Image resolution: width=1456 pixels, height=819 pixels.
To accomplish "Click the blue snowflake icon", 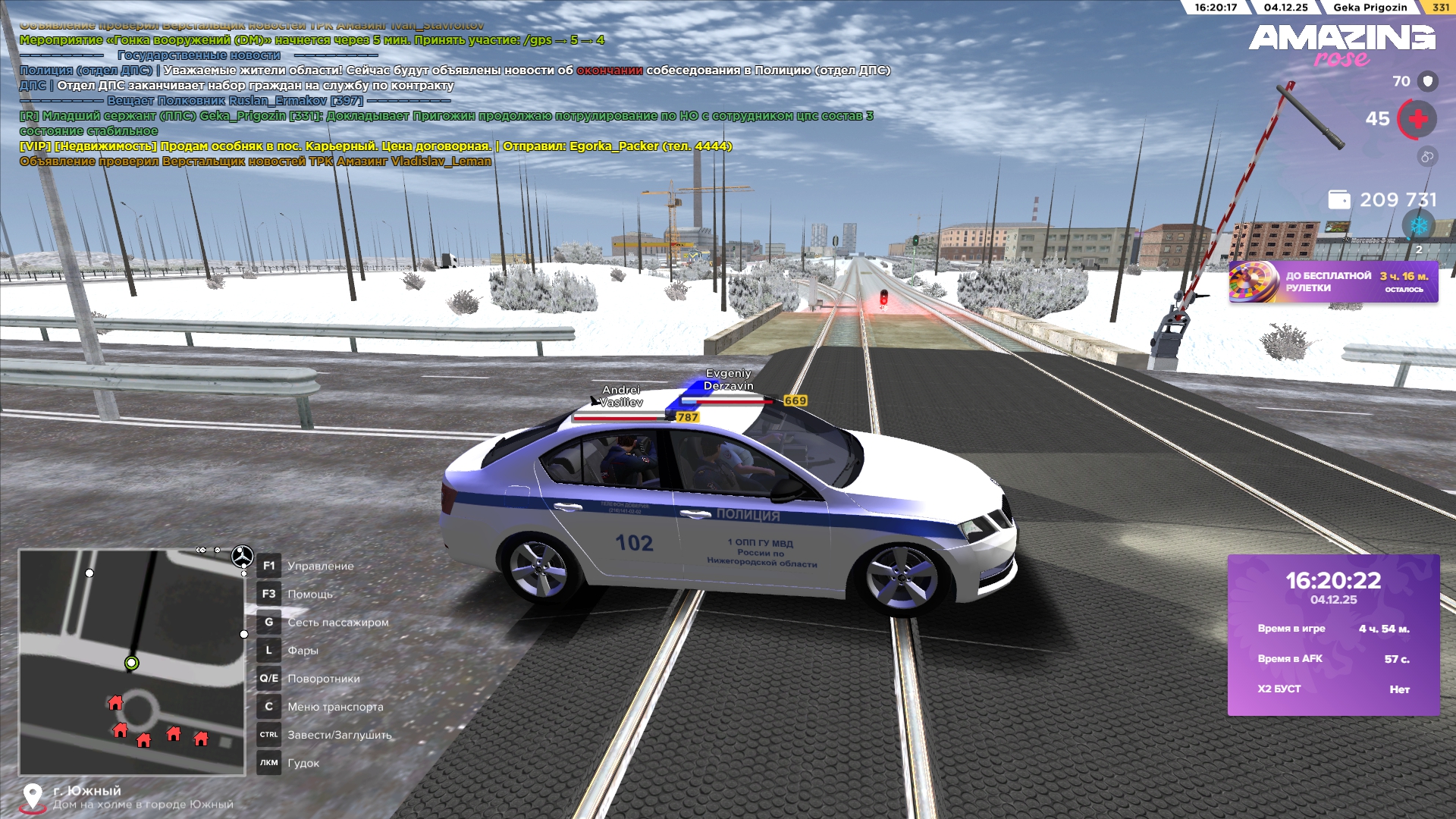I will pyautogui.click(x=1418, y=225).
